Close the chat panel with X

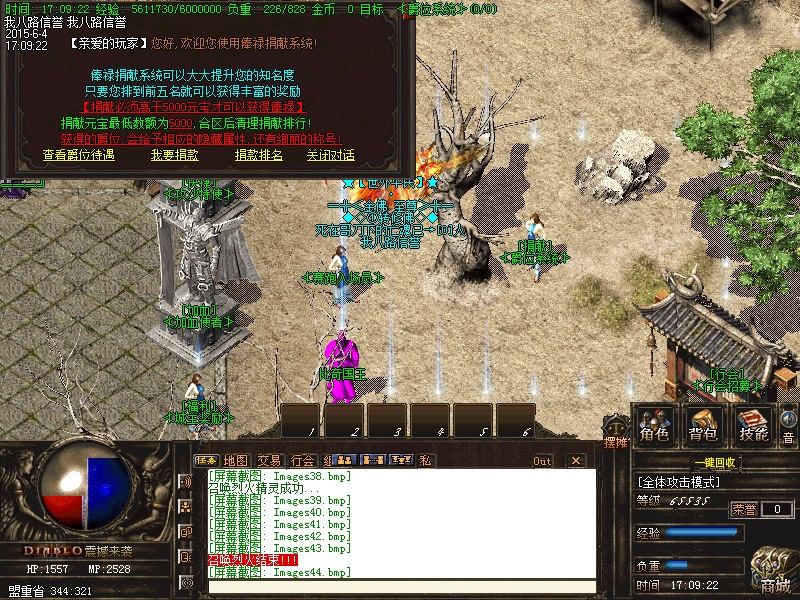(575, 461)
